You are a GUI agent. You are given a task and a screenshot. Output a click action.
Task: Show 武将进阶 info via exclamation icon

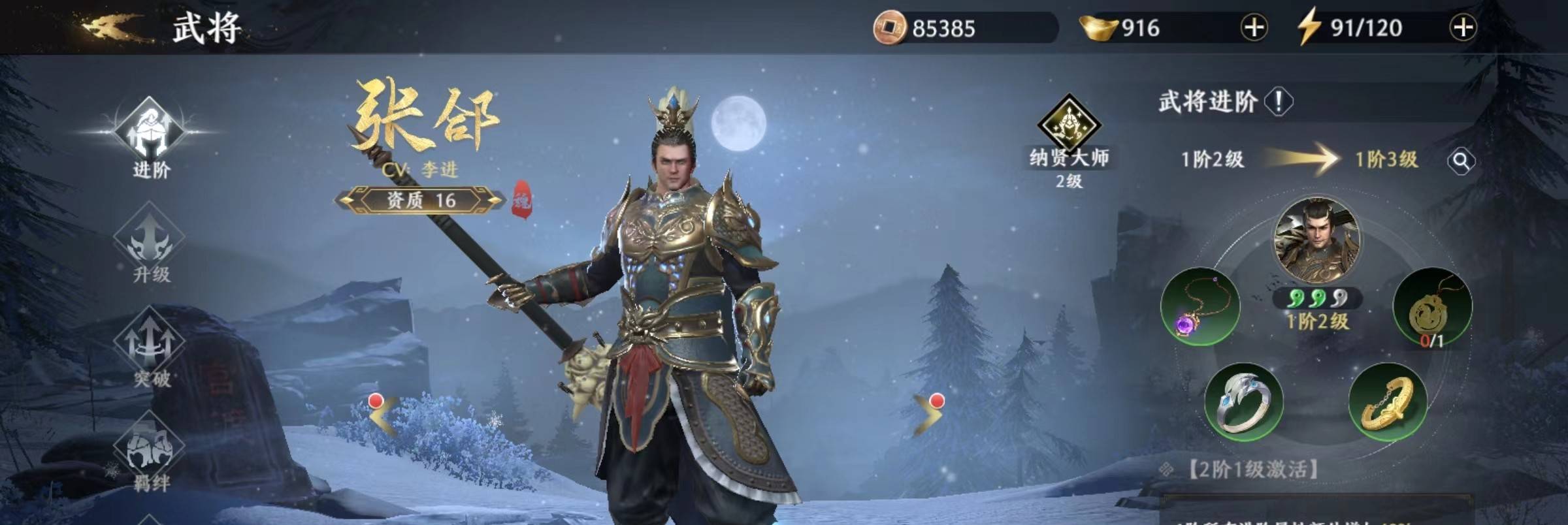(x=1279, y=102)
